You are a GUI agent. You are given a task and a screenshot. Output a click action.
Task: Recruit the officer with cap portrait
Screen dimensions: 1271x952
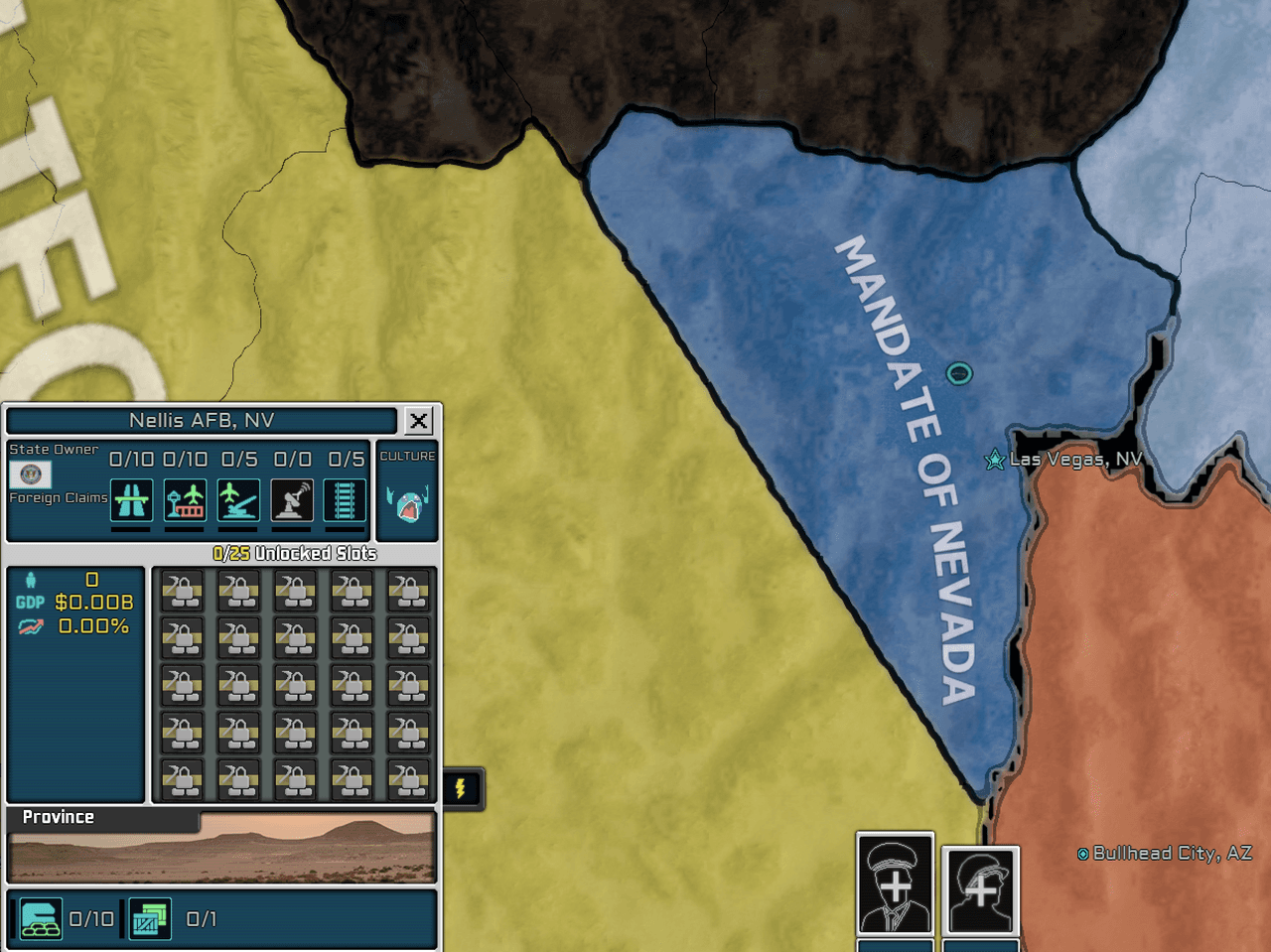pyautogui.click(x=895, y=884)
